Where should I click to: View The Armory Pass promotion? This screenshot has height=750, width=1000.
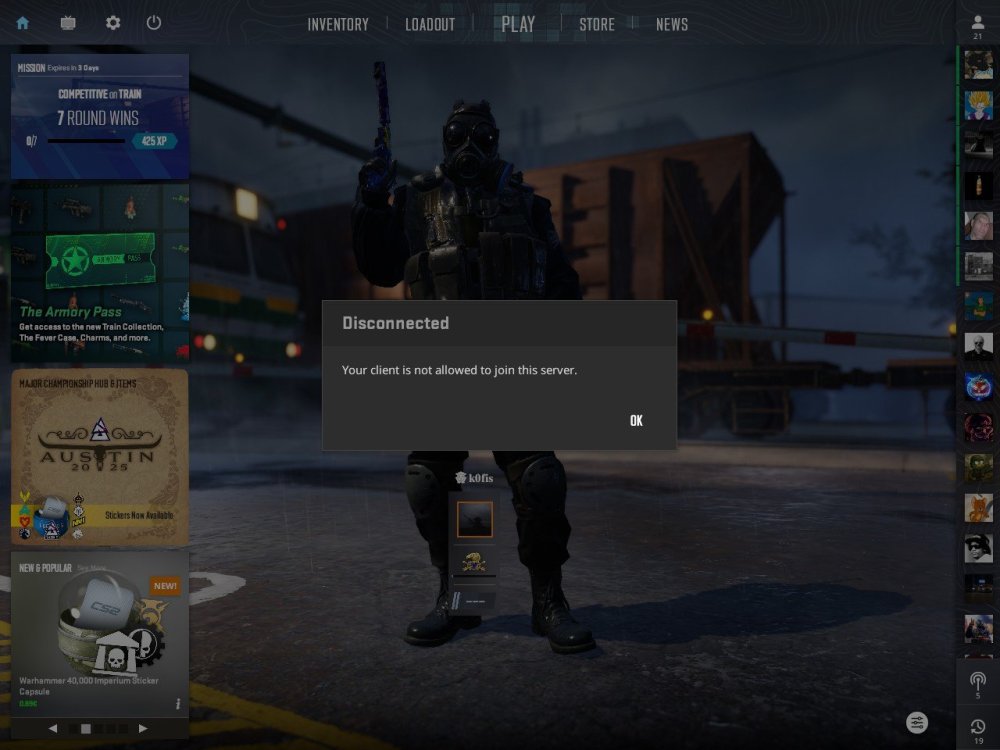pos(100,273)
